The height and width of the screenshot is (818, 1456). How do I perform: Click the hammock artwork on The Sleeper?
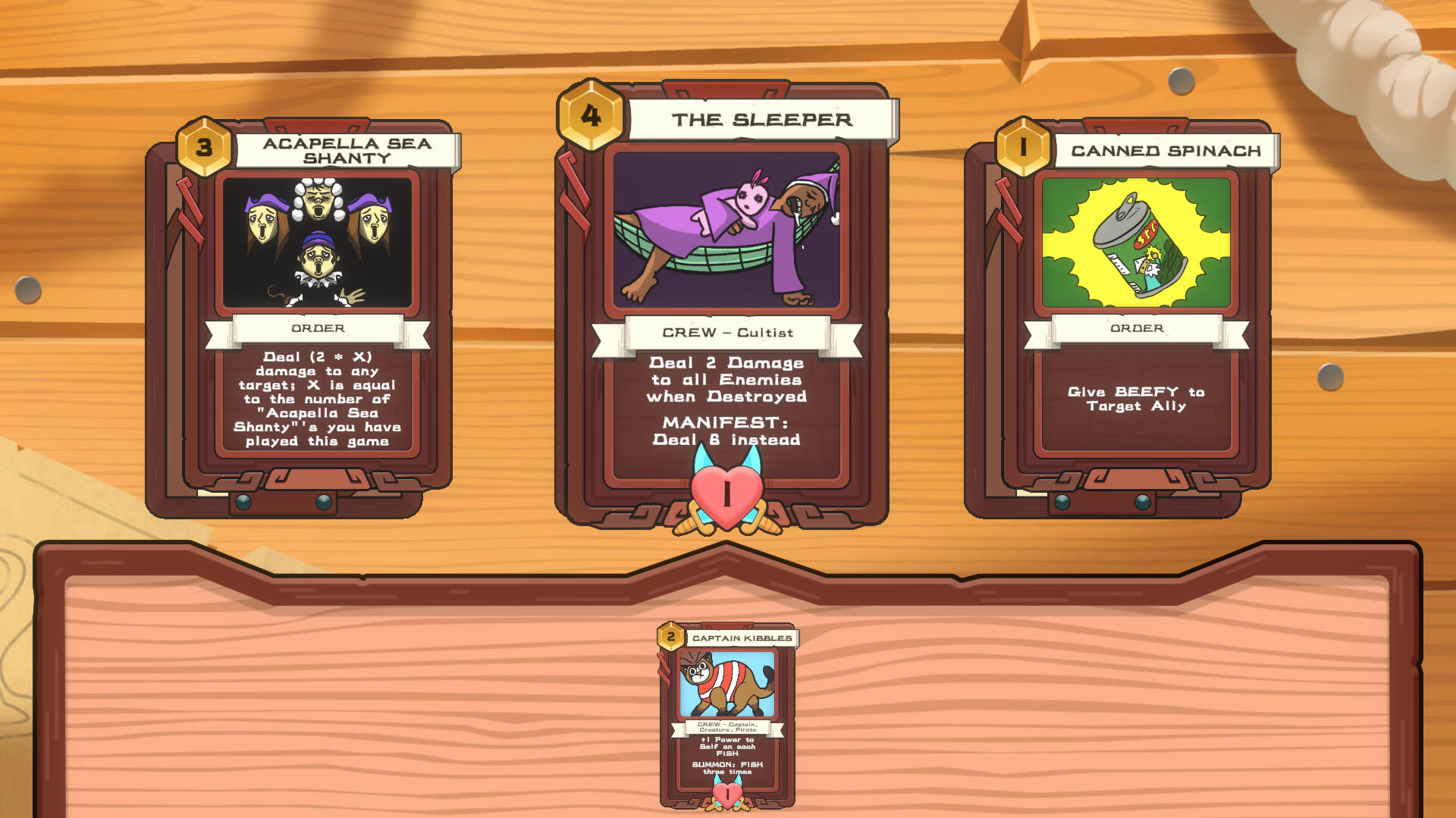pyautogui.click(x=725, y=231)
